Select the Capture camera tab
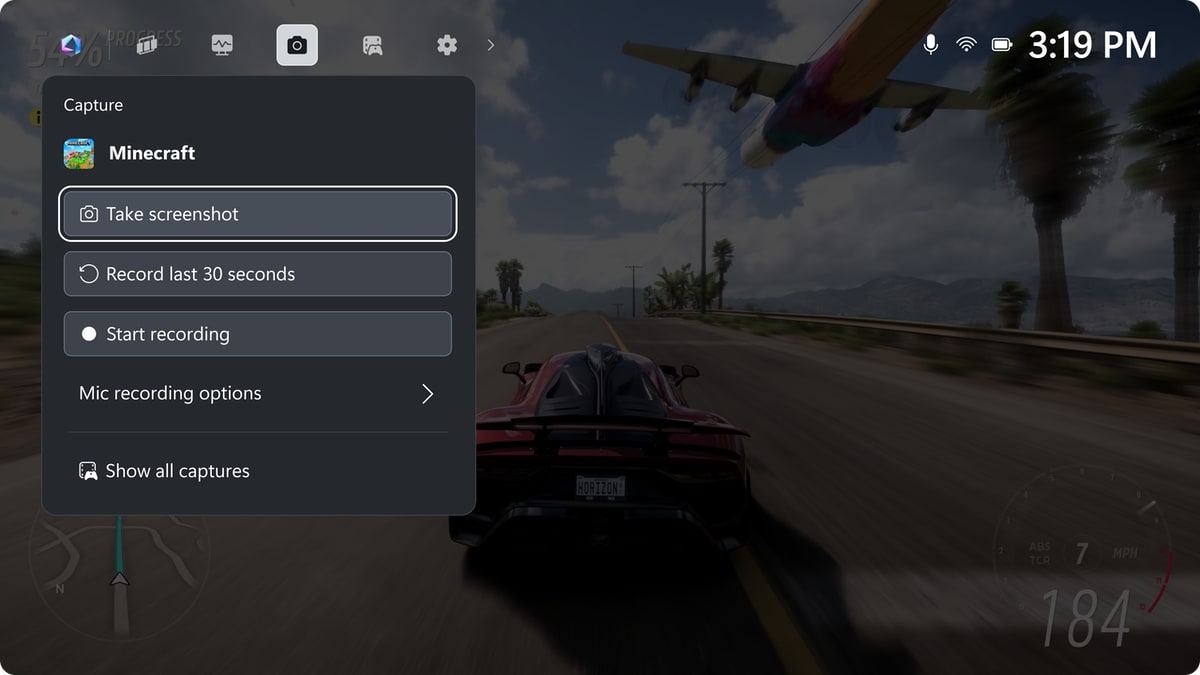Screen dimensions: 1200x675 point(297,45)
